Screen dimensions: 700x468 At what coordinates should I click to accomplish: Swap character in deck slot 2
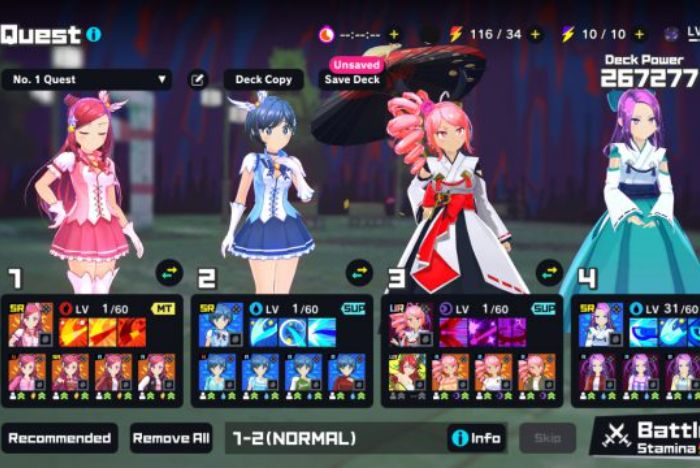[358, 271]
